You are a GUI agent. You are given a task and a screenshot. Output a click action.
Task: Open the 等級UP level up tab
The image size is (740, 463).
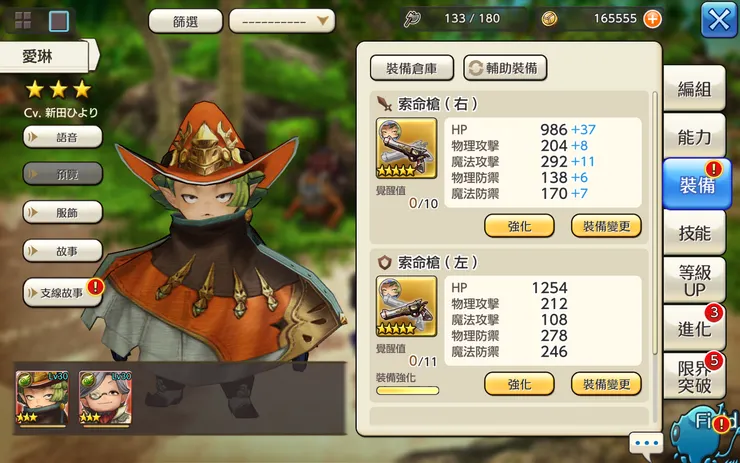[695, 280]
